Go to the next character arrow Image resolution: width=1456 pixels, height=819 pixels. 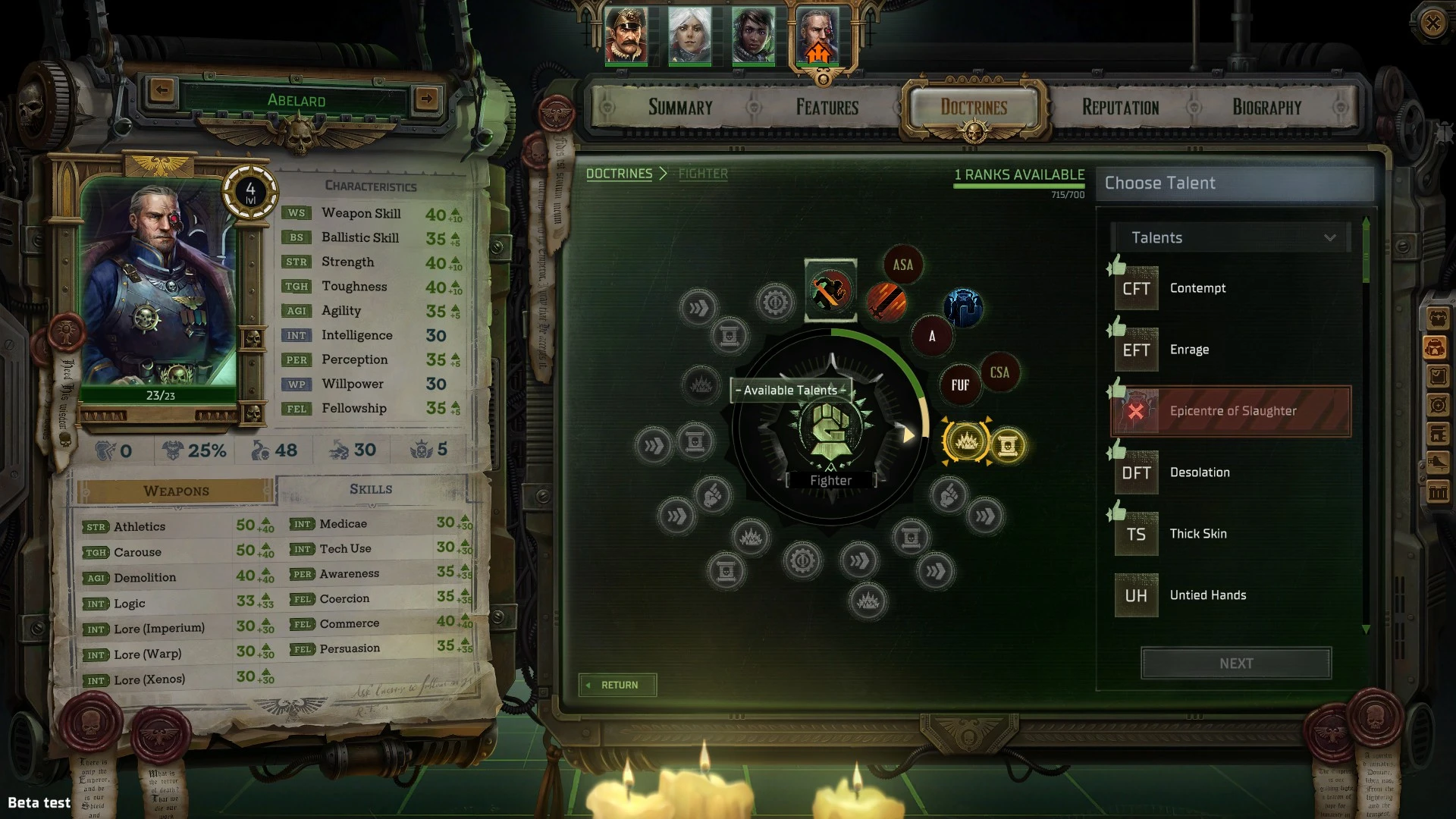click(426, 99)
